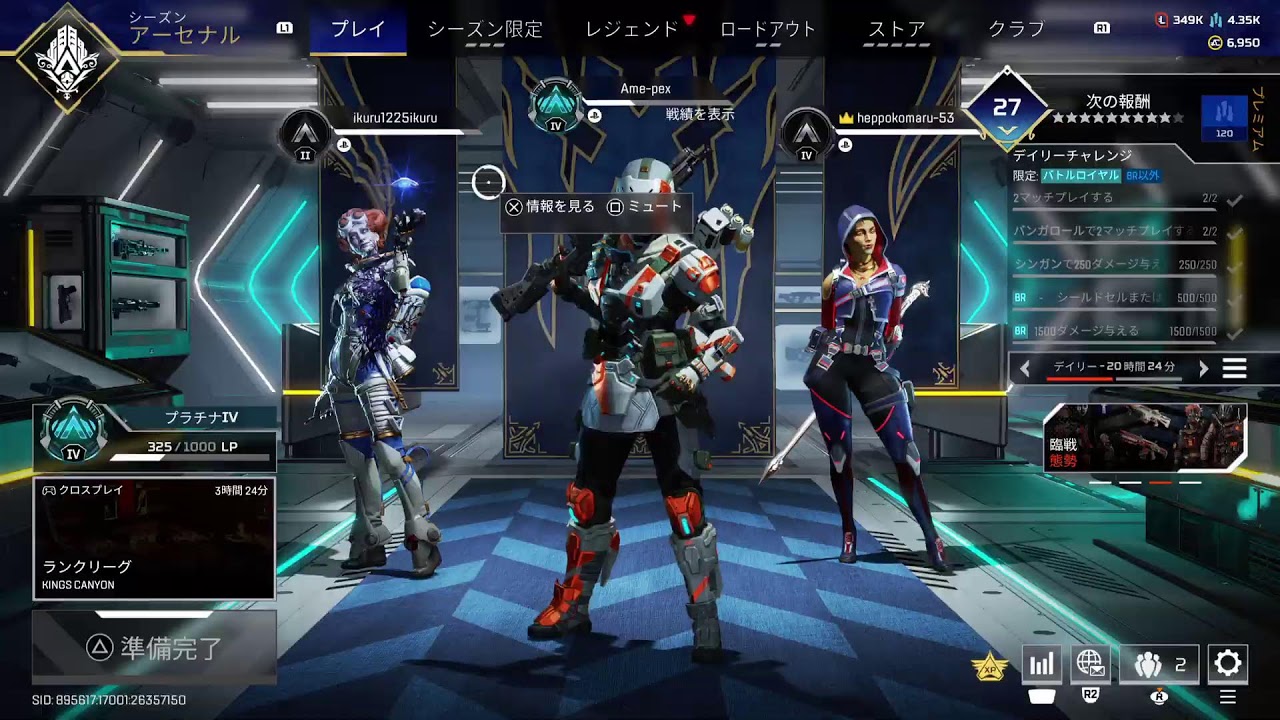
Task: Switch to the プレイ tab
Action: click(358, 29)
